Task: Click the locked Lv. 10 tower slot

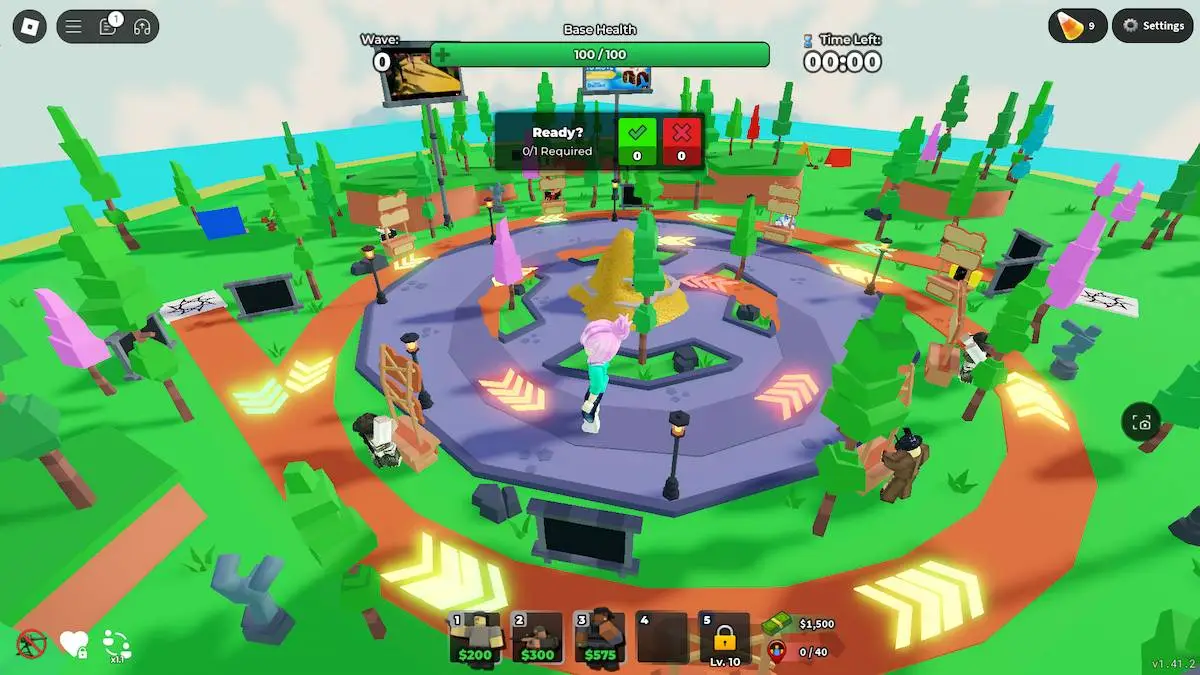Action: [724, 639]
